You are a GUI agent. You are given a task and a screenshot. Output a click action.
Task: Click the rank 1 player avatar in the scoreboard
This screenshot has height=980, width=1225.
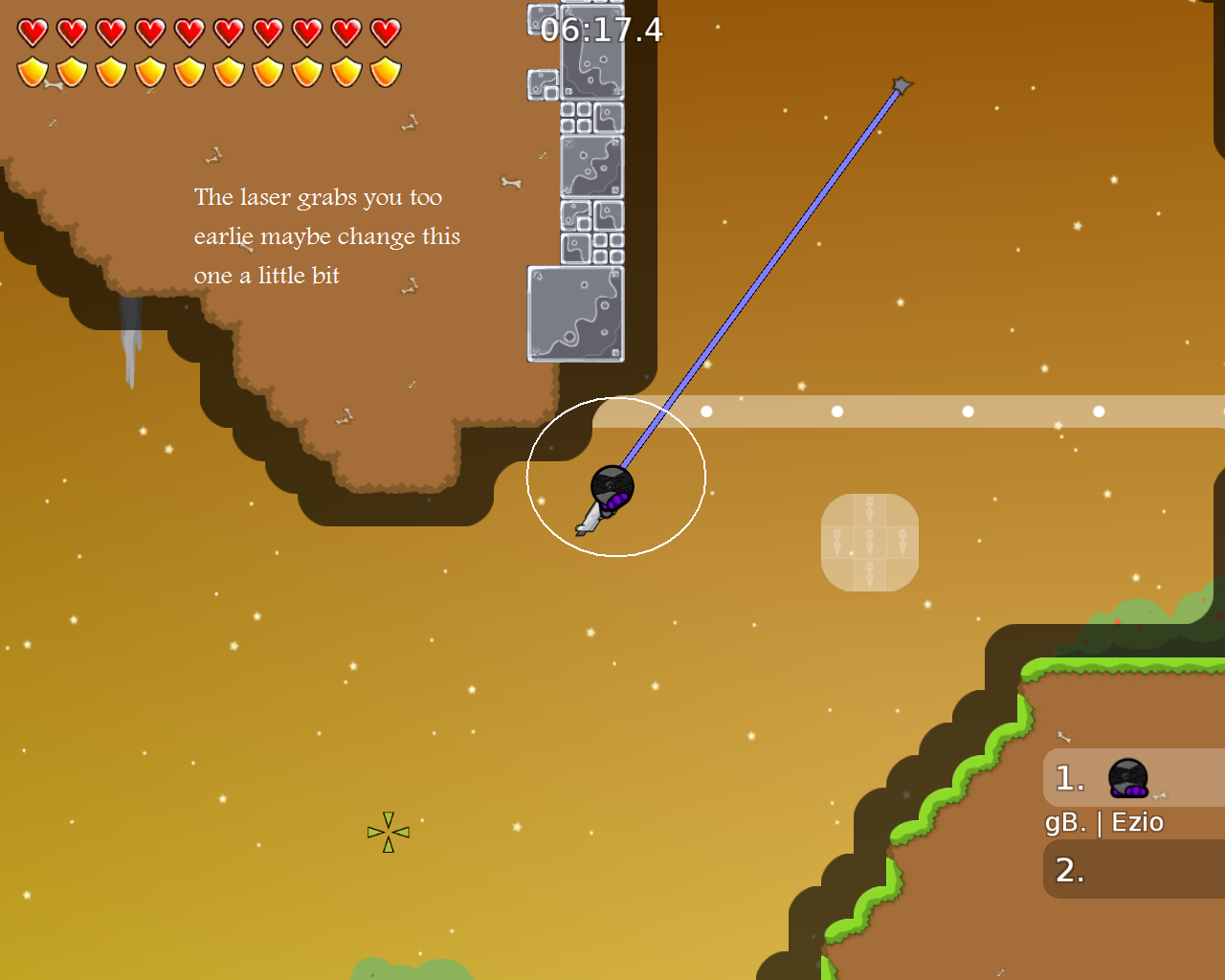[x=1127, y=777]
